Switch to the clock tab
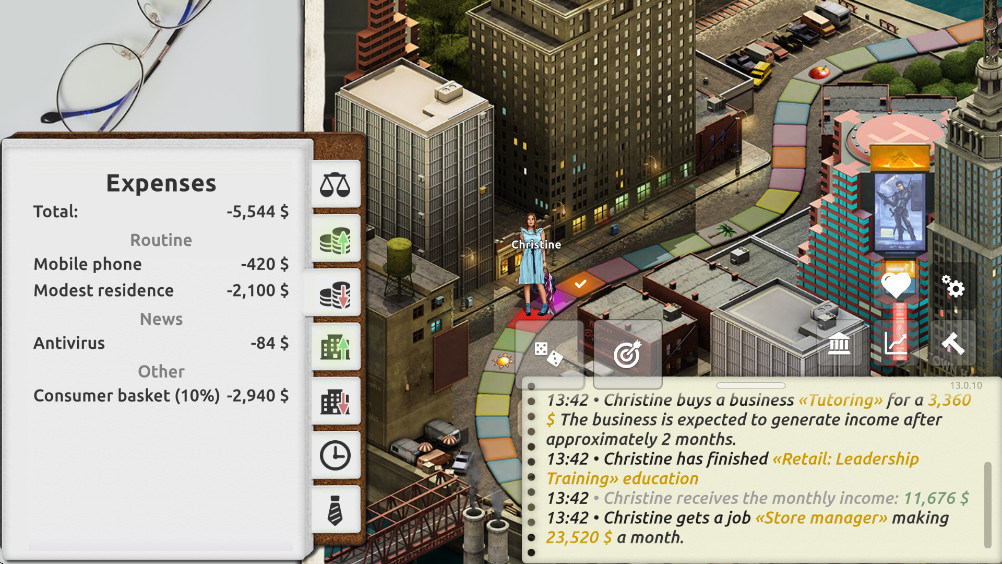 coord(335,456)
